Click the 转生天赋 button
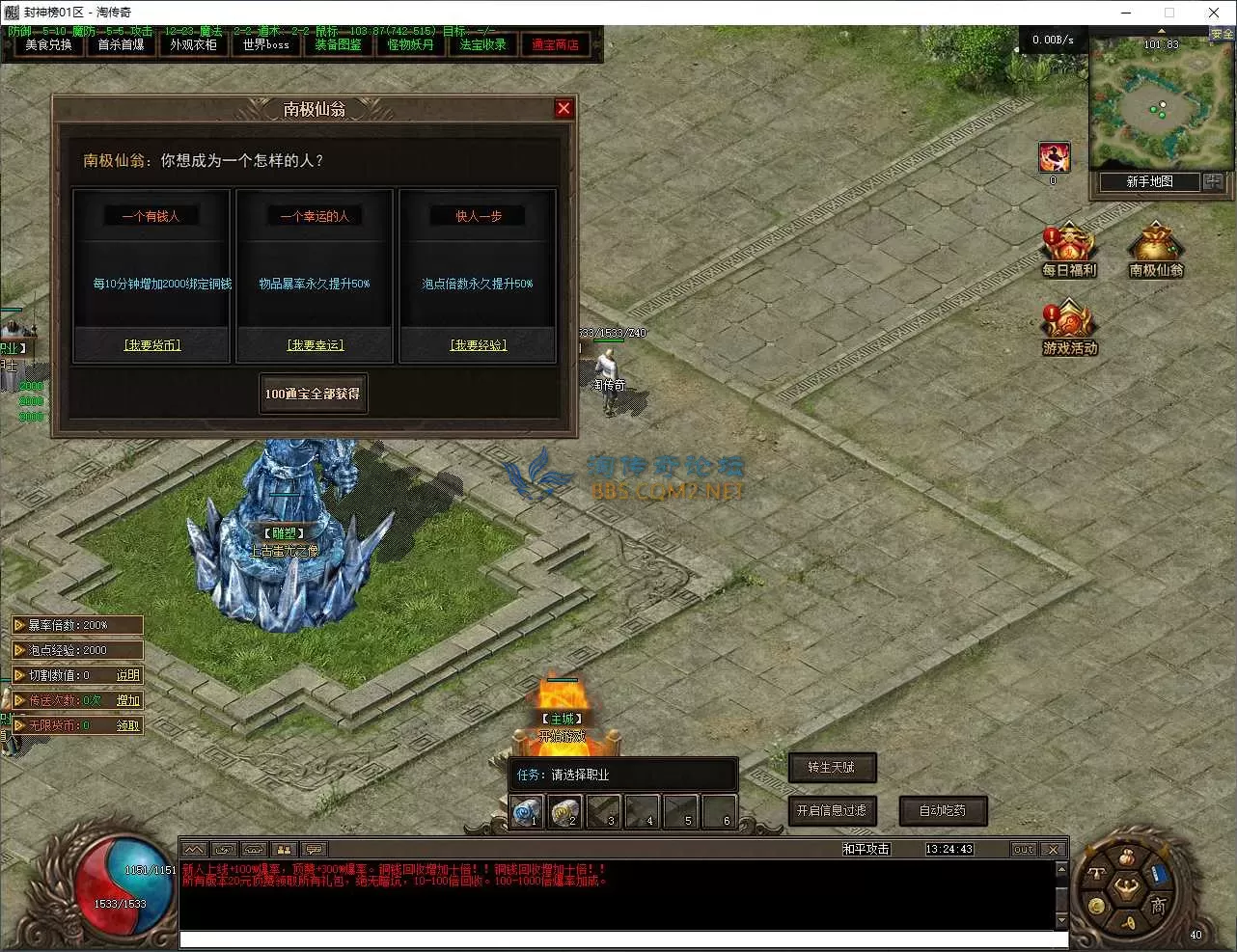 832,768
